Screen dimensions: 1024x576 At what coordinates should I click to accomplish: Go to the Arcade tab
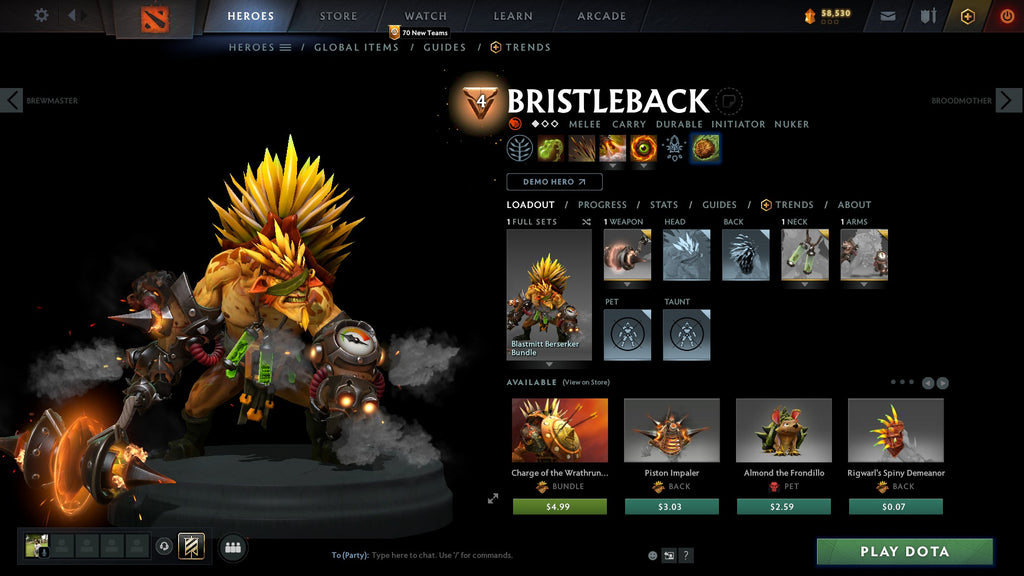(601, 16)
